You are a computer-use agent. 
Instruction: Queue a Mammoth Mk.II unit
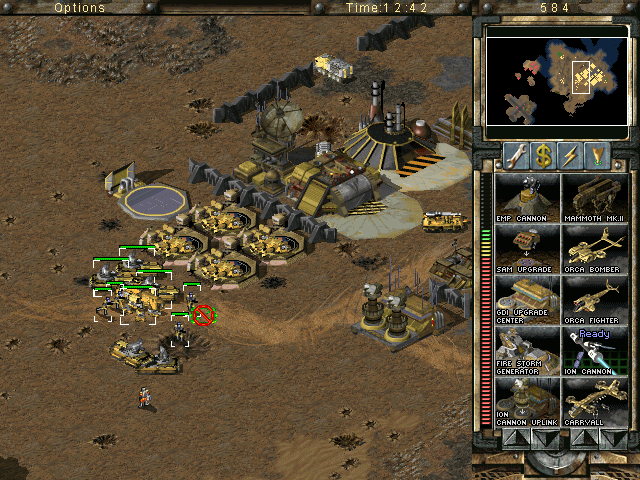click(594, 197)
